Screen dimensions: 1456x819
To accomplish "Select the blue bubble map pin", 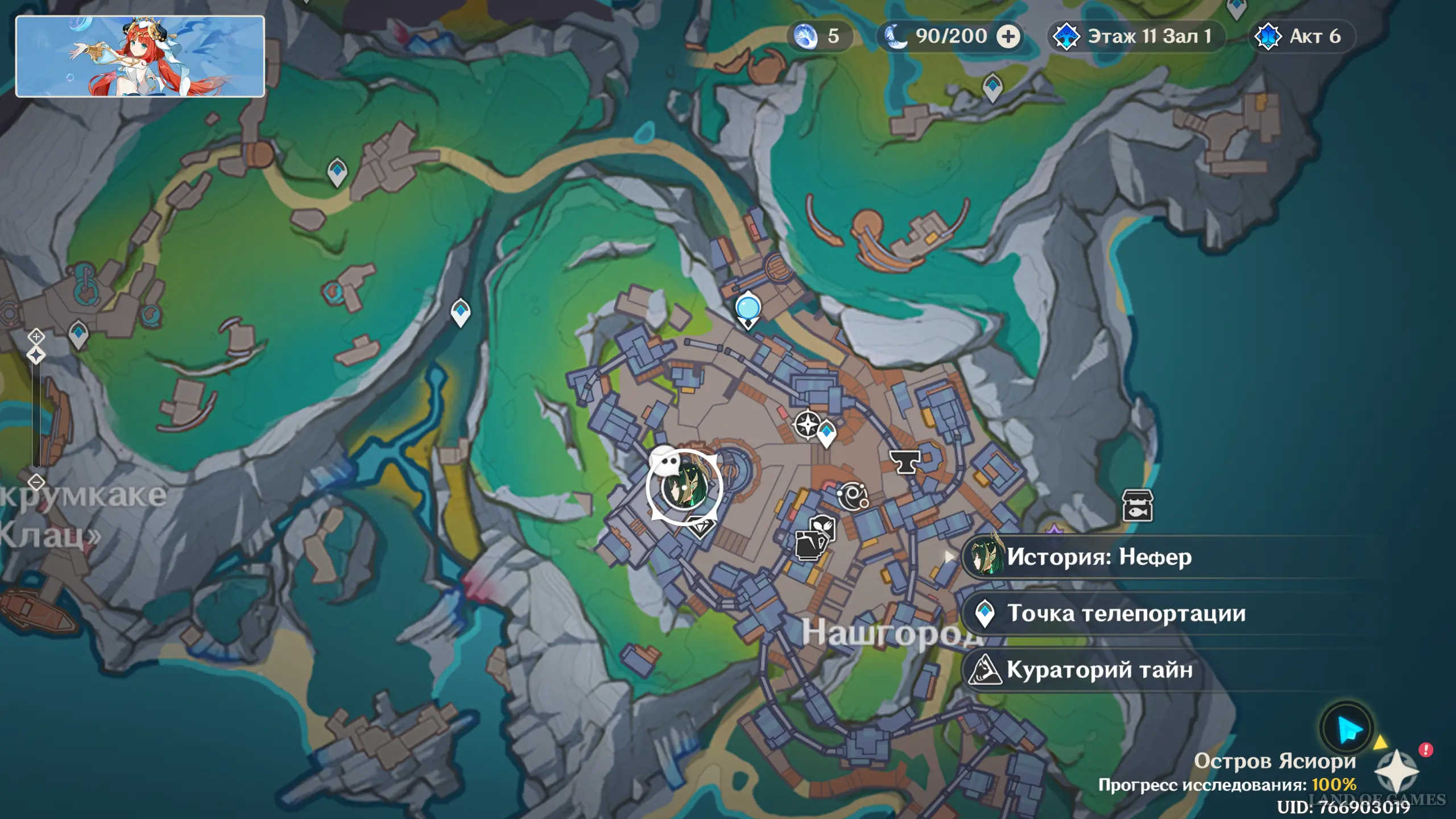I will coord(748,308).
